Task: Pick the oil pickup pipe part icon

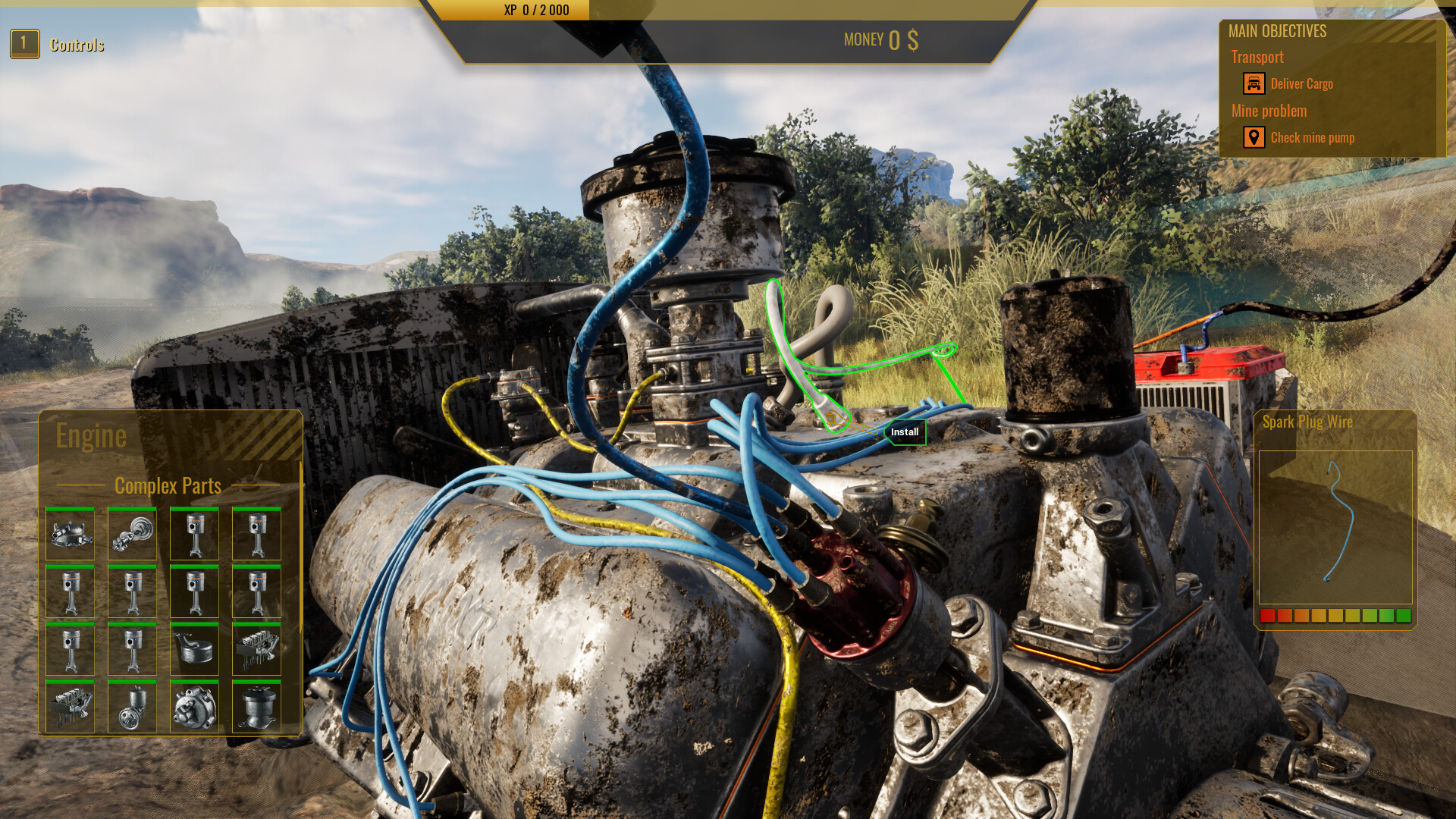Action: (x=194, y=650)
